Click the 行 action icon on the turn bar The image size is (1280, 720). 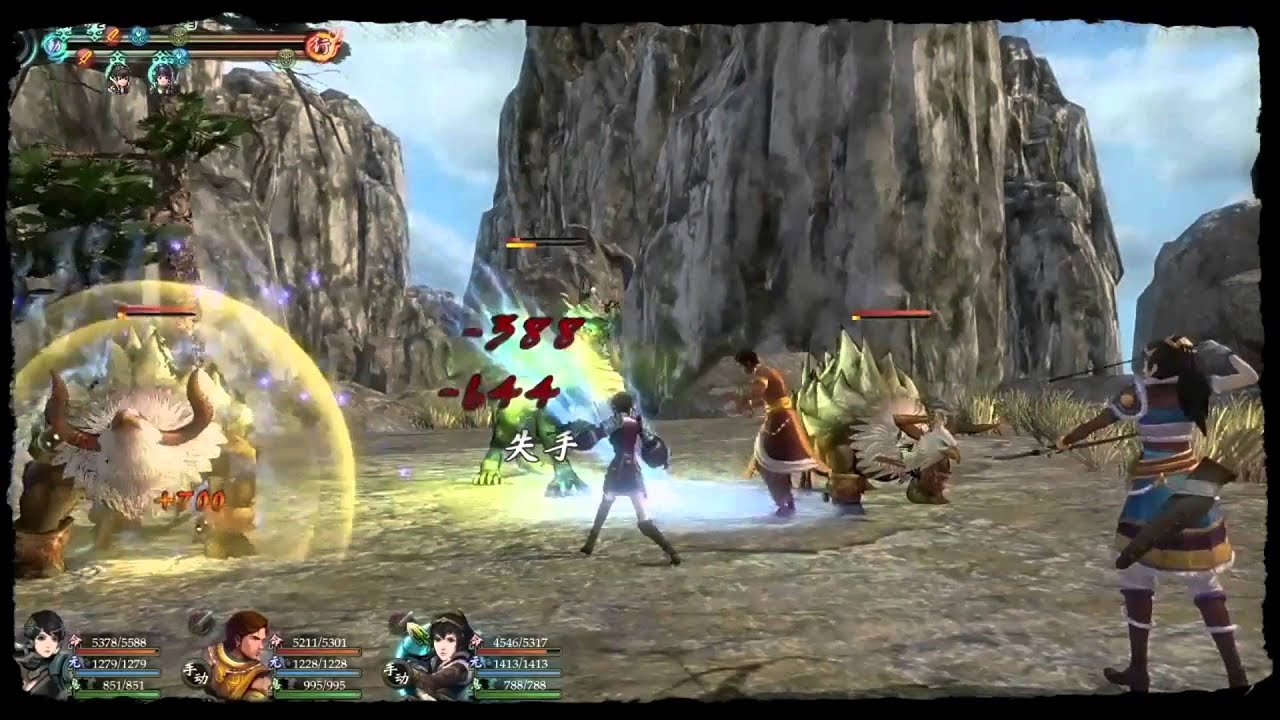[321, 43]
